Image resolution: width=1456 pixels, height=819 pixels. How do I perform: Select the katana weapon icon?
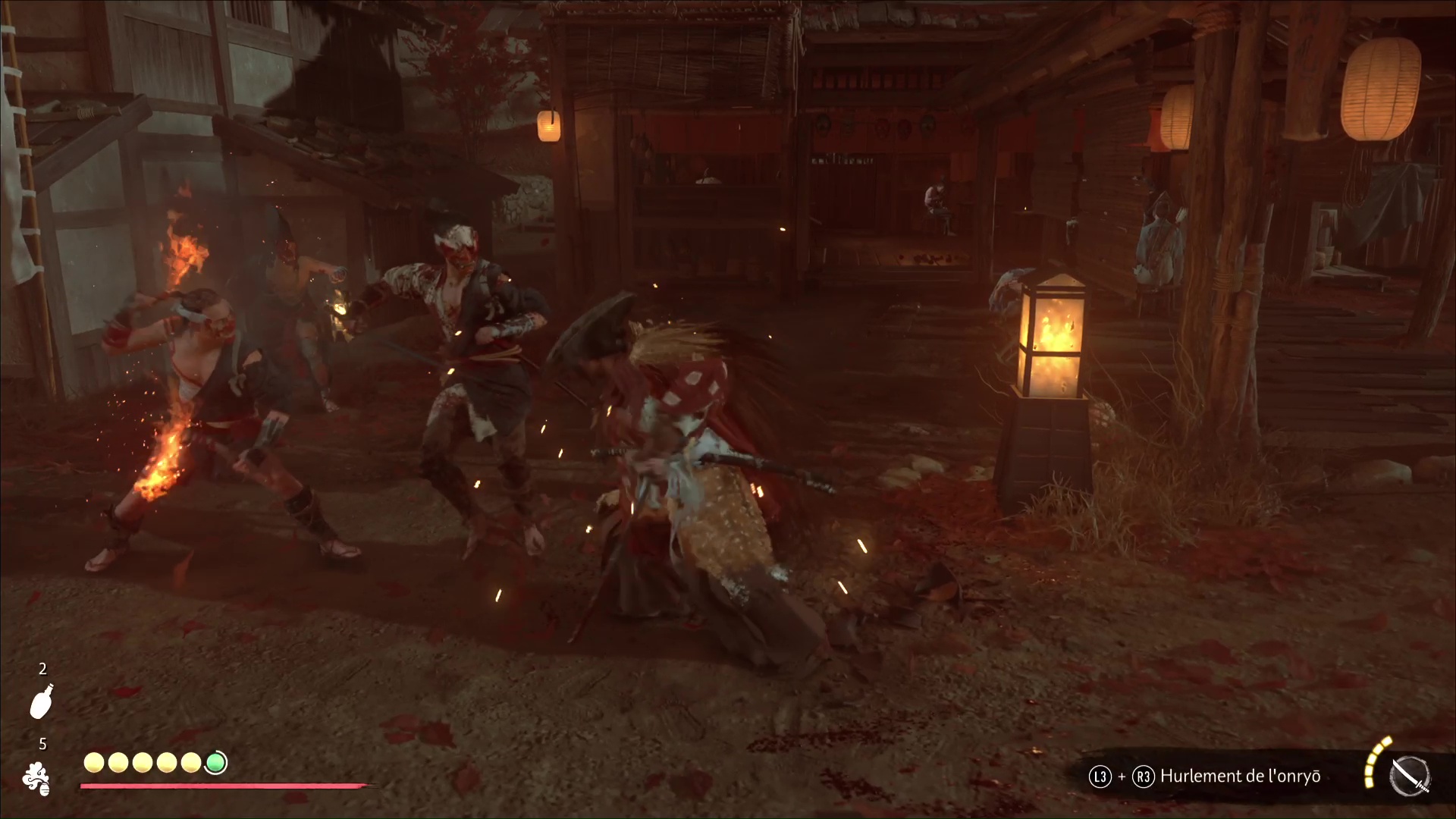[x=1410, y=777]
